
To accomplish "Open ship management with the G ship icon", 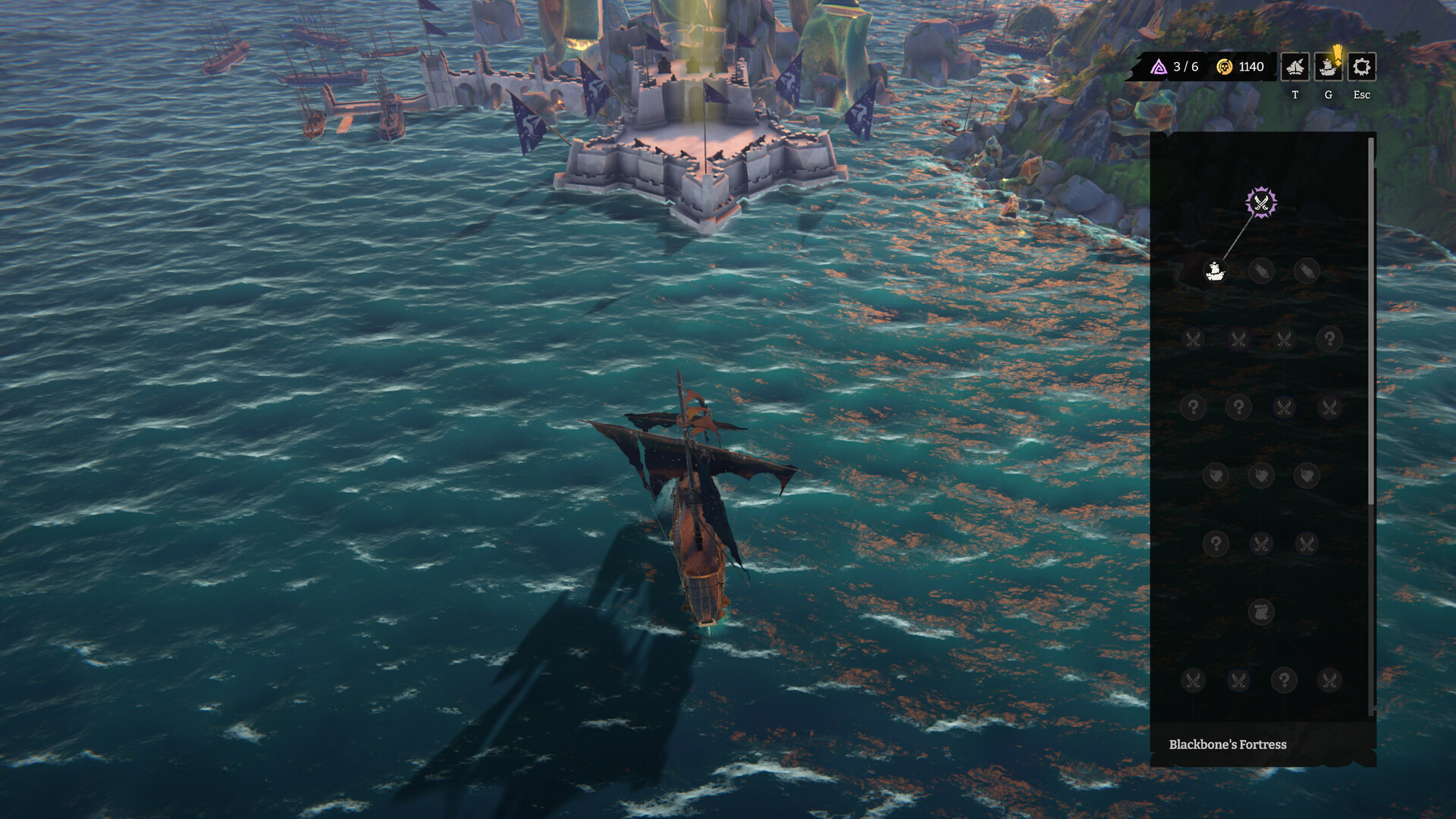I will (1327, 68).
